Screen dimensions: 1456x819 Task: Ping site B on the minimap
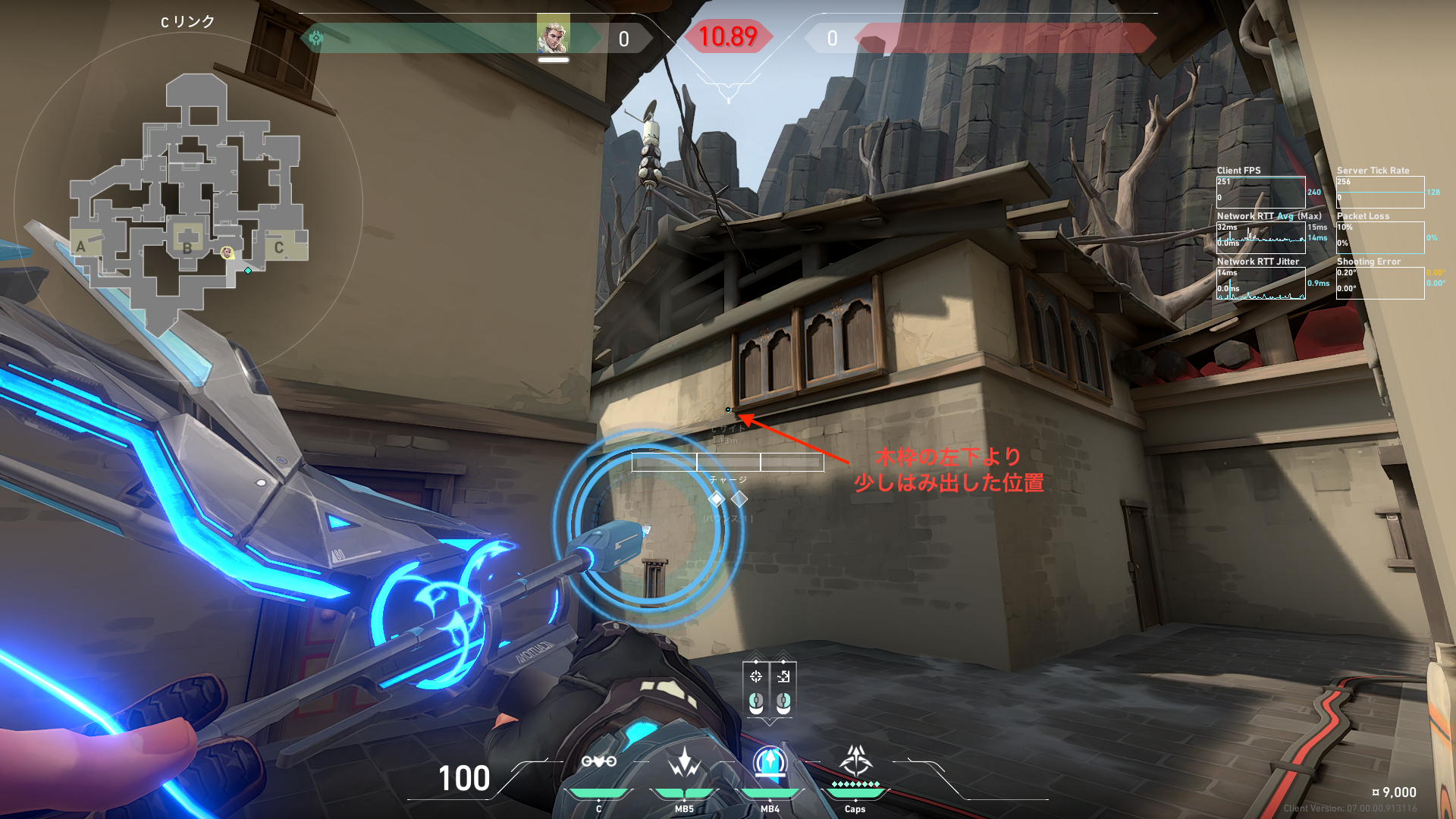point(187,246)
